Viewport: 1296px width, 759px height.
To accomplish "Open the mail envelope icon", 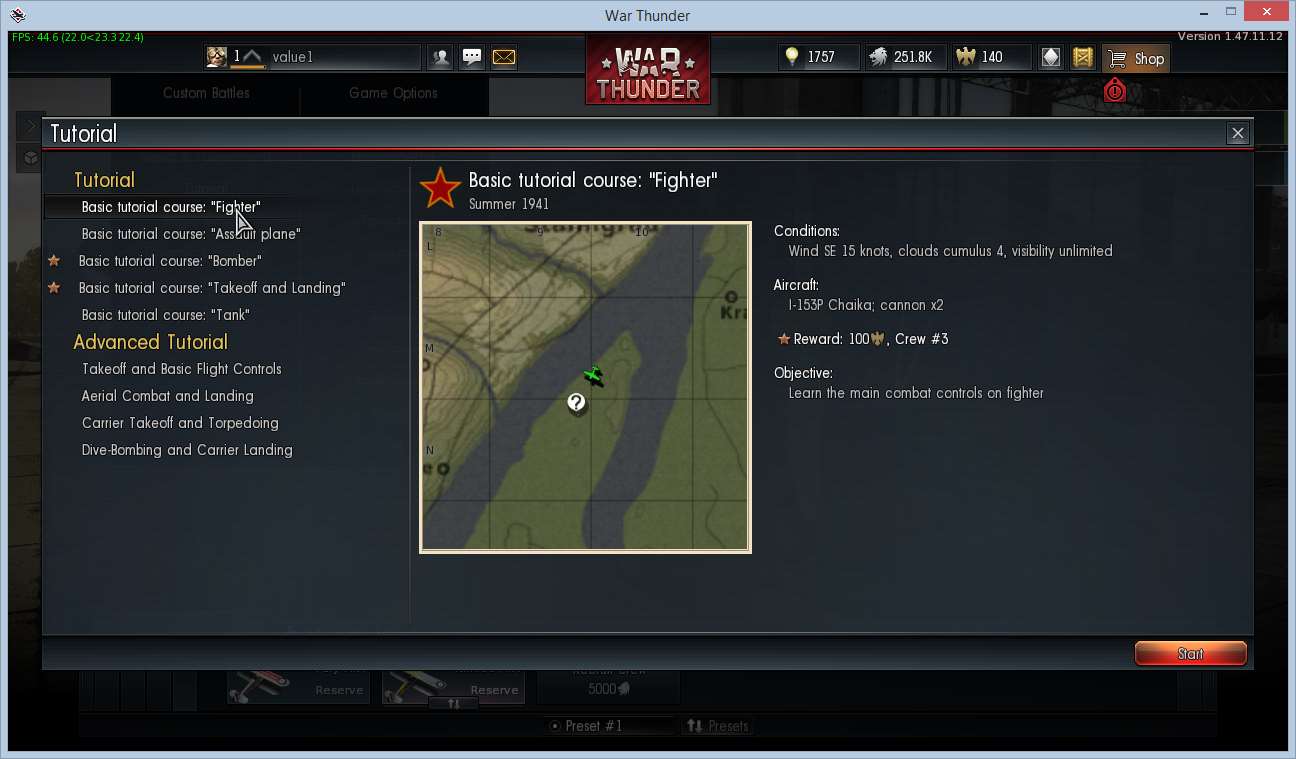I will click(x=504, y=57).
